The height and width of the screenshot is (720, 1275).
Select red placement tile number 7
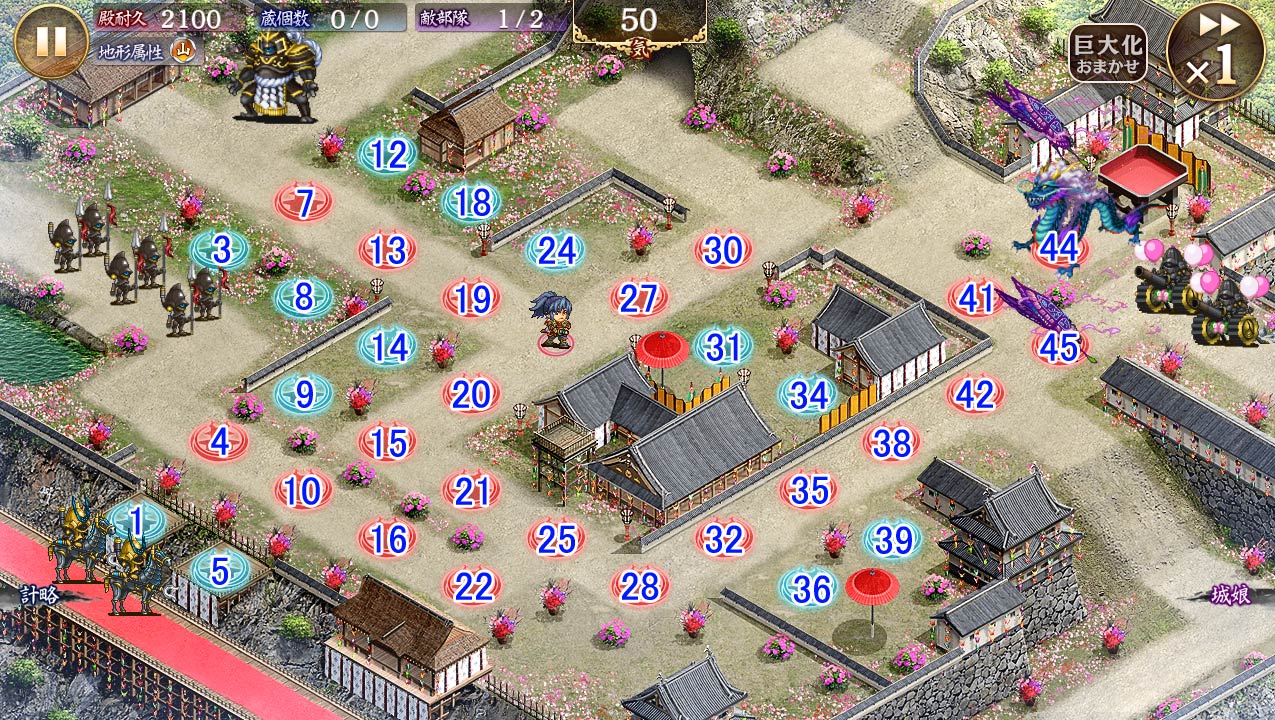pos(304,203)
